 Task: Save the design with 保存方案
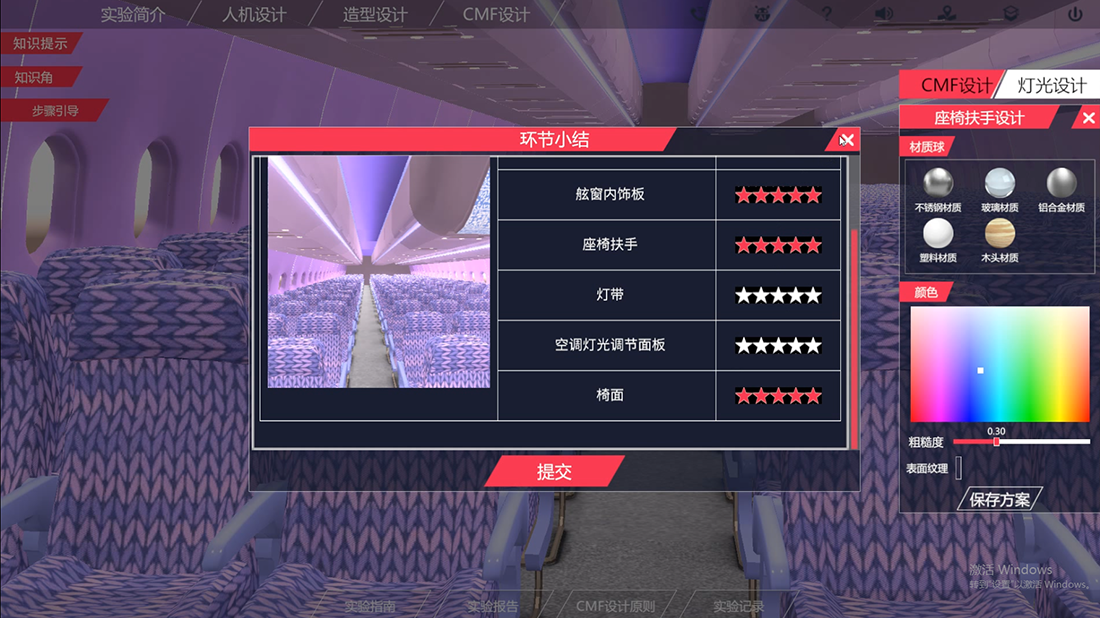click(x=1000, y=499)
